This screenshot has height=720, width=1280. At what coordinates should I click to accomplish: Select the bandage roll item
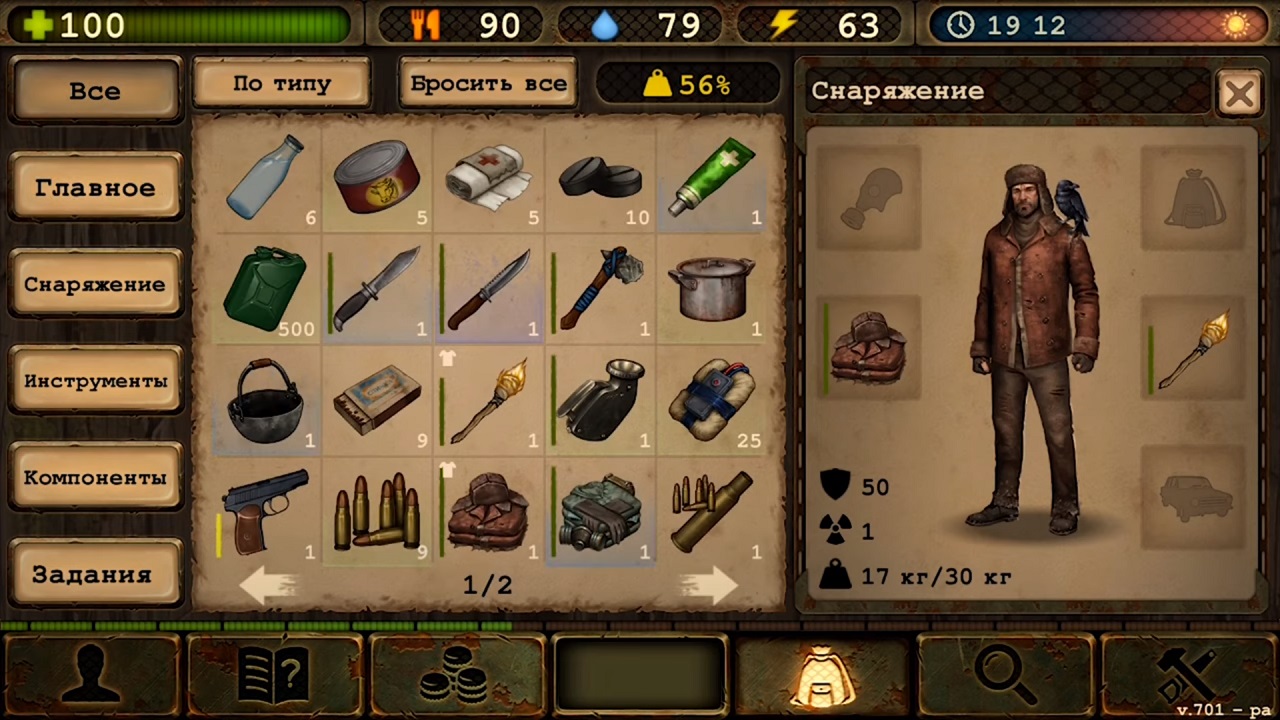(488, 177)
